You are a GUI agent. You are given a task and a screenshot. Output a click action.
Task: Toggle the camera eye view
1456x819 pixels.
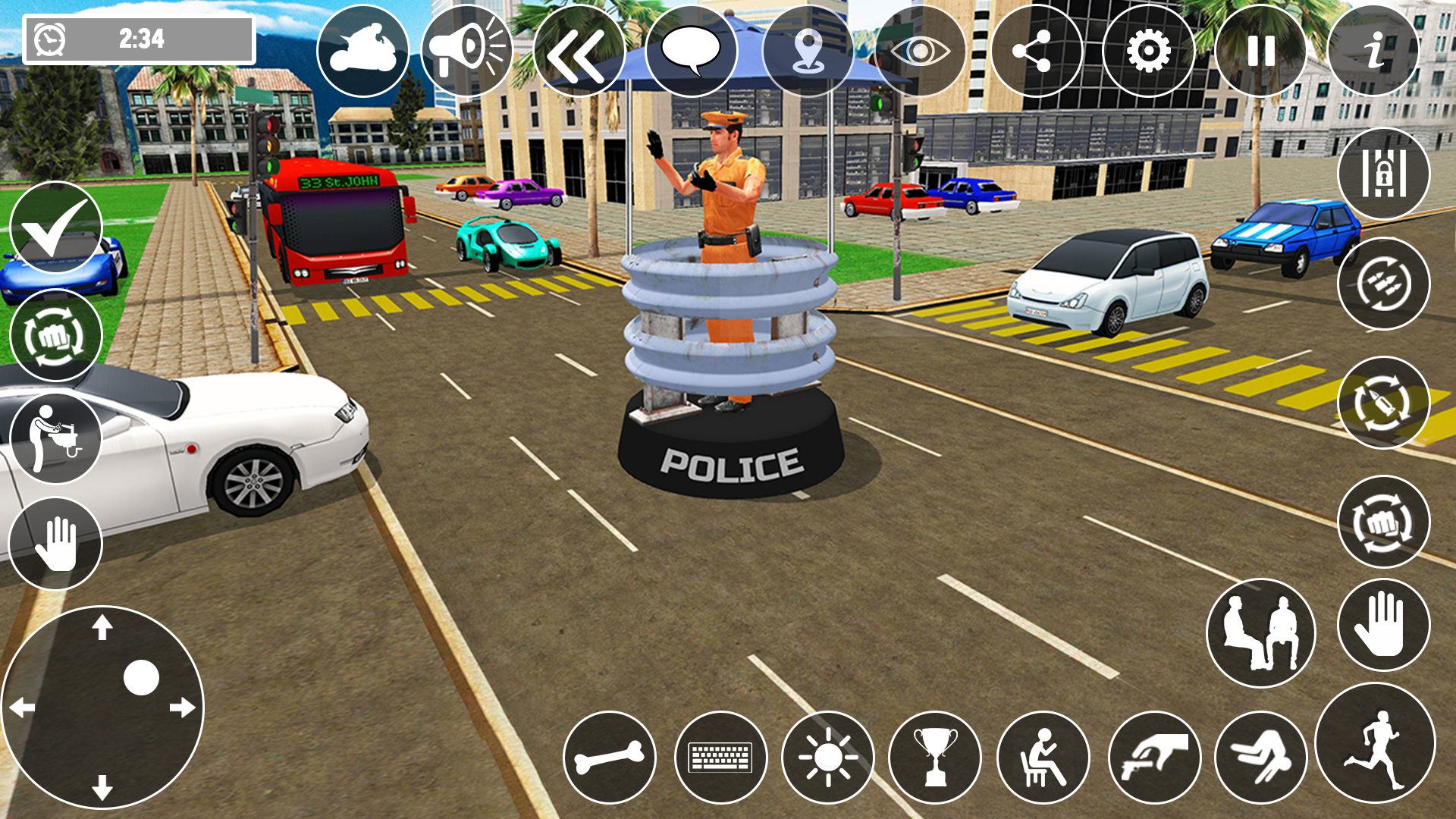[921, 52]
